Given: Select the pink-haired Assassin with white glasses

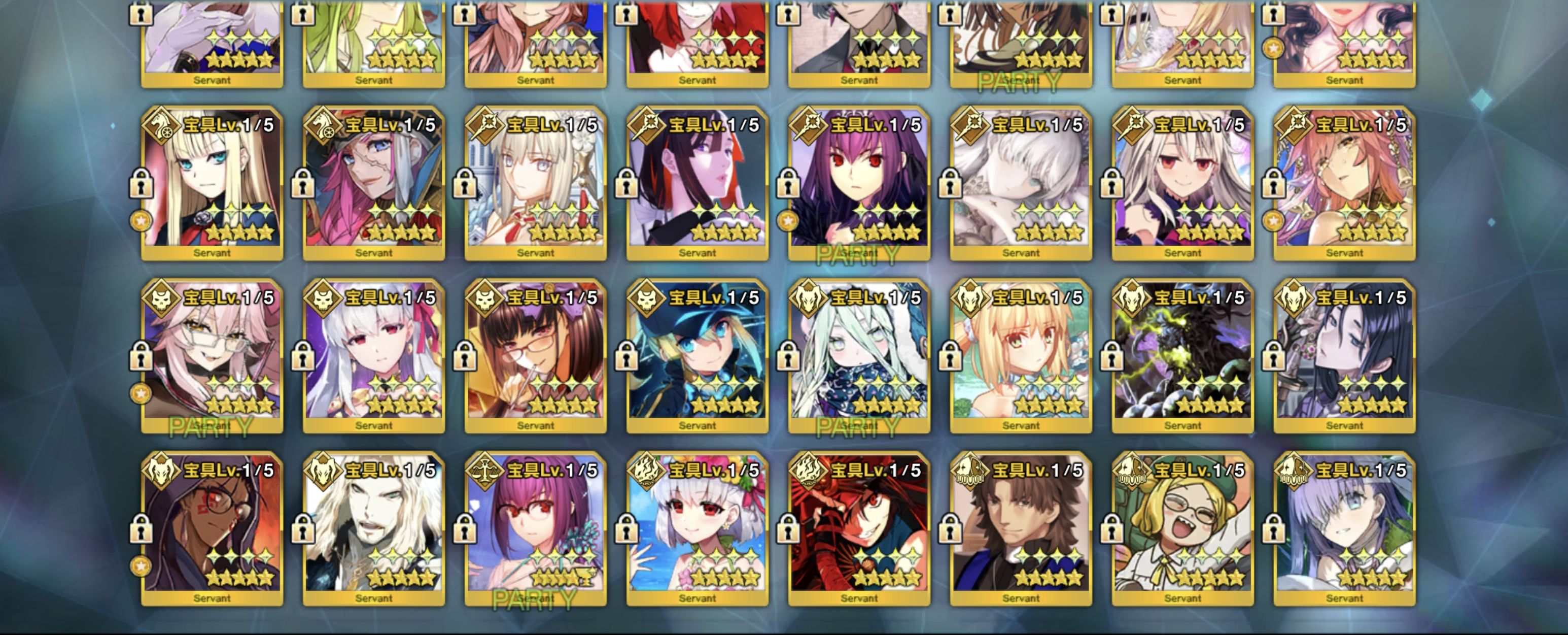Looking at the screenshot, I should pyautogui.click(x=212, y=355).
